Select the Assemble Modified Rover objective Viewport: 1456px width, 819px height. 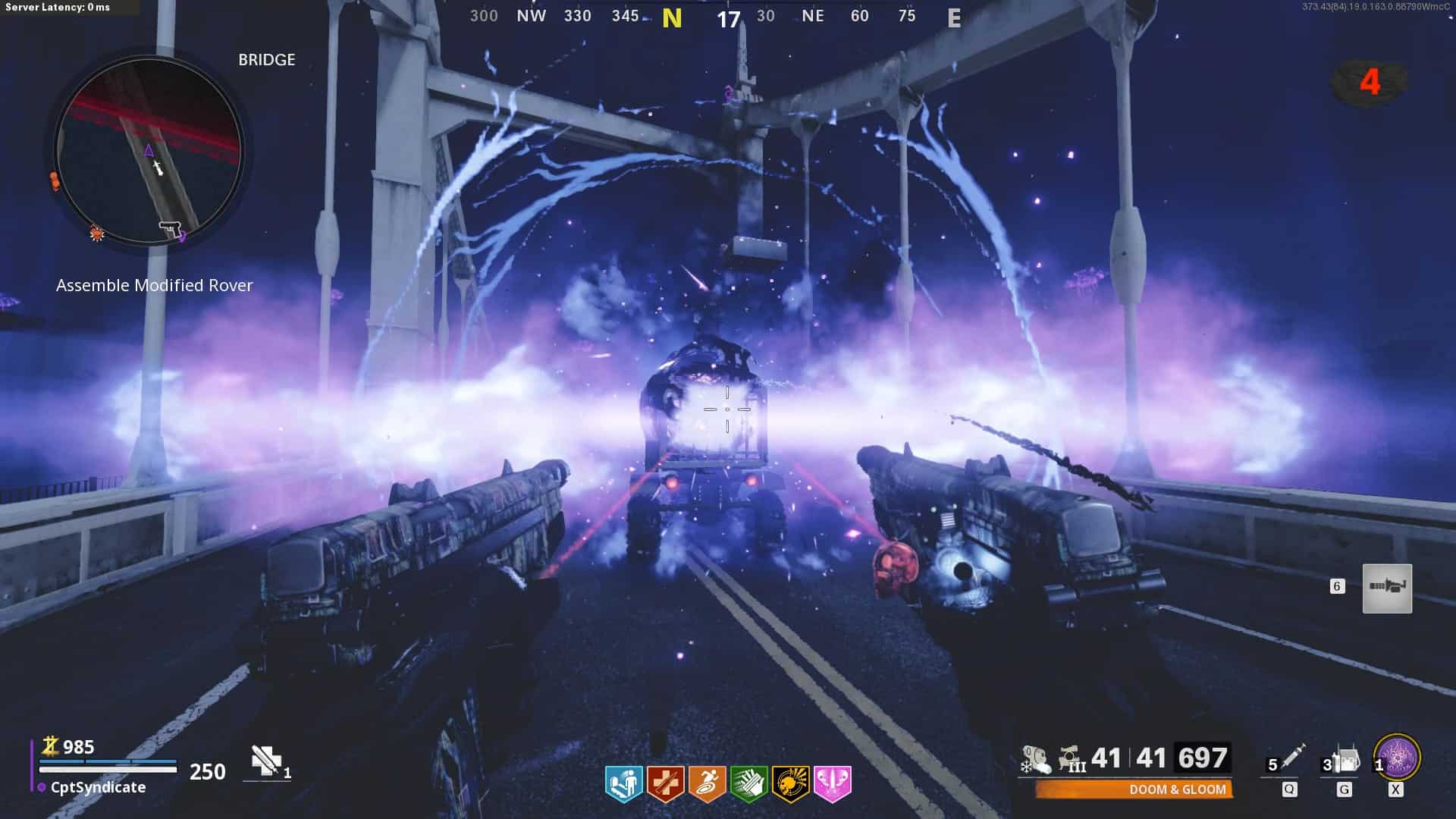[x=155, y=285]
